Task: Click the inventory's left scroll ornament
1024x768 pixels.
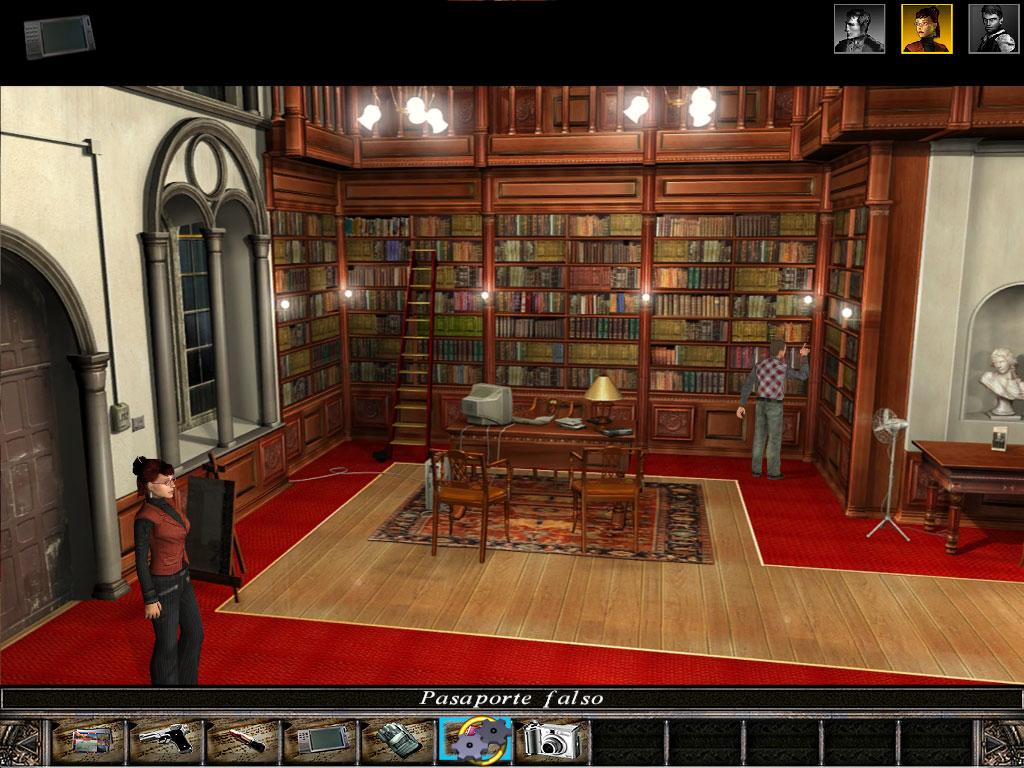Action: coord(20,741)
